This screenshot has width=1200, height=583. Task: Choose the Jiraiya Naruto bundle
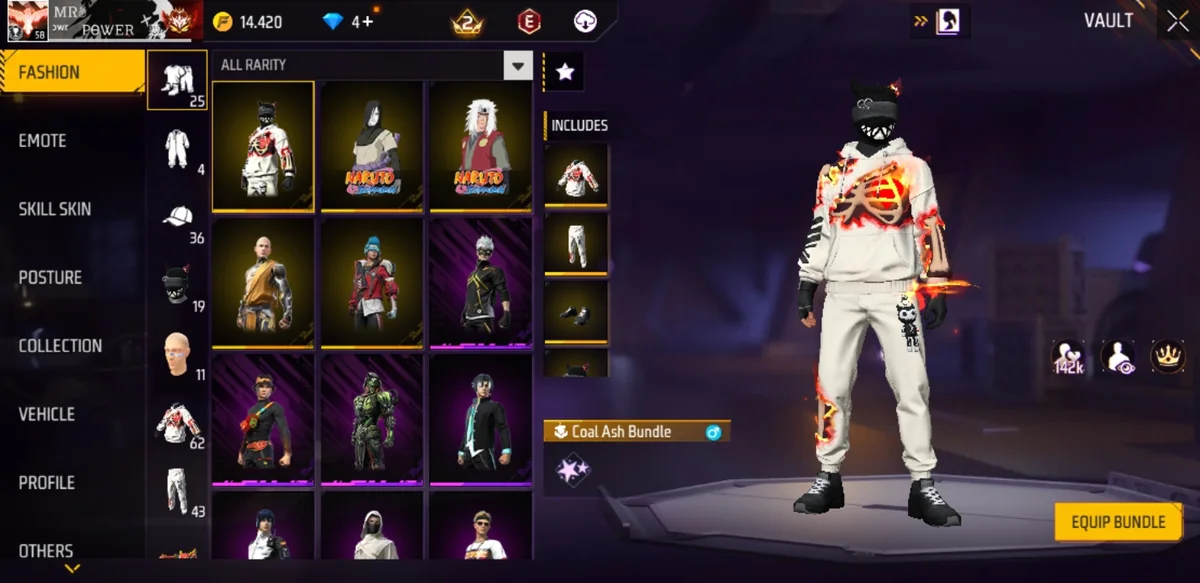click(x=480, y=146)
